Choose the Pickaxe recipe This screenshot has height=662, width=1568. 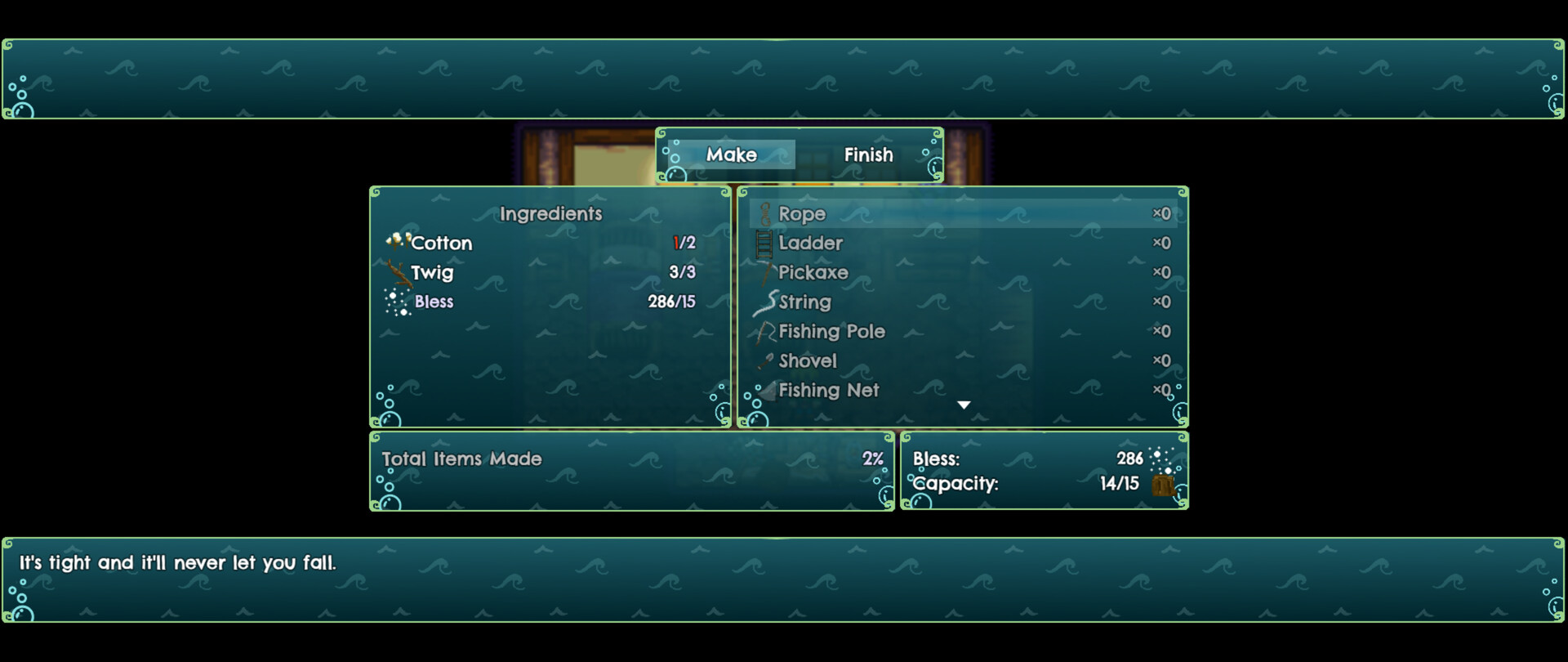[813, 273]
